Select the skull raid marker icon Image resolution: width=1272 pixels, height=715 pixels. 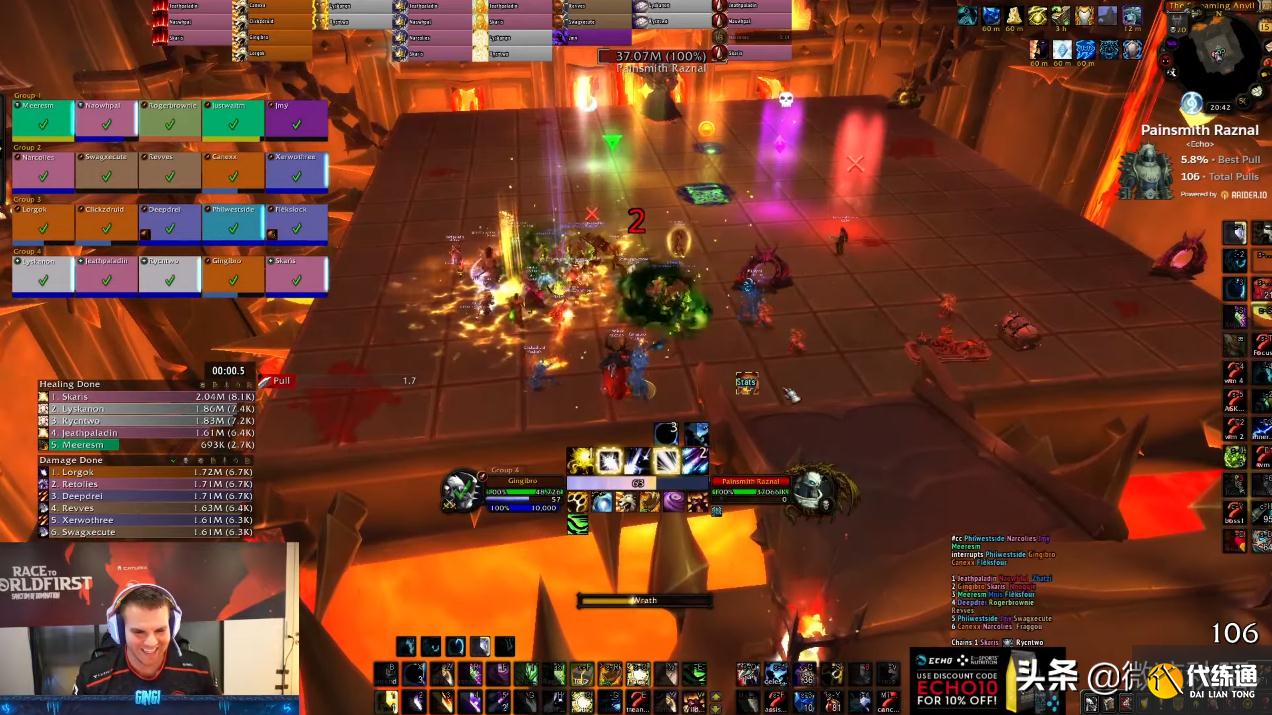(x=786, y=99)
